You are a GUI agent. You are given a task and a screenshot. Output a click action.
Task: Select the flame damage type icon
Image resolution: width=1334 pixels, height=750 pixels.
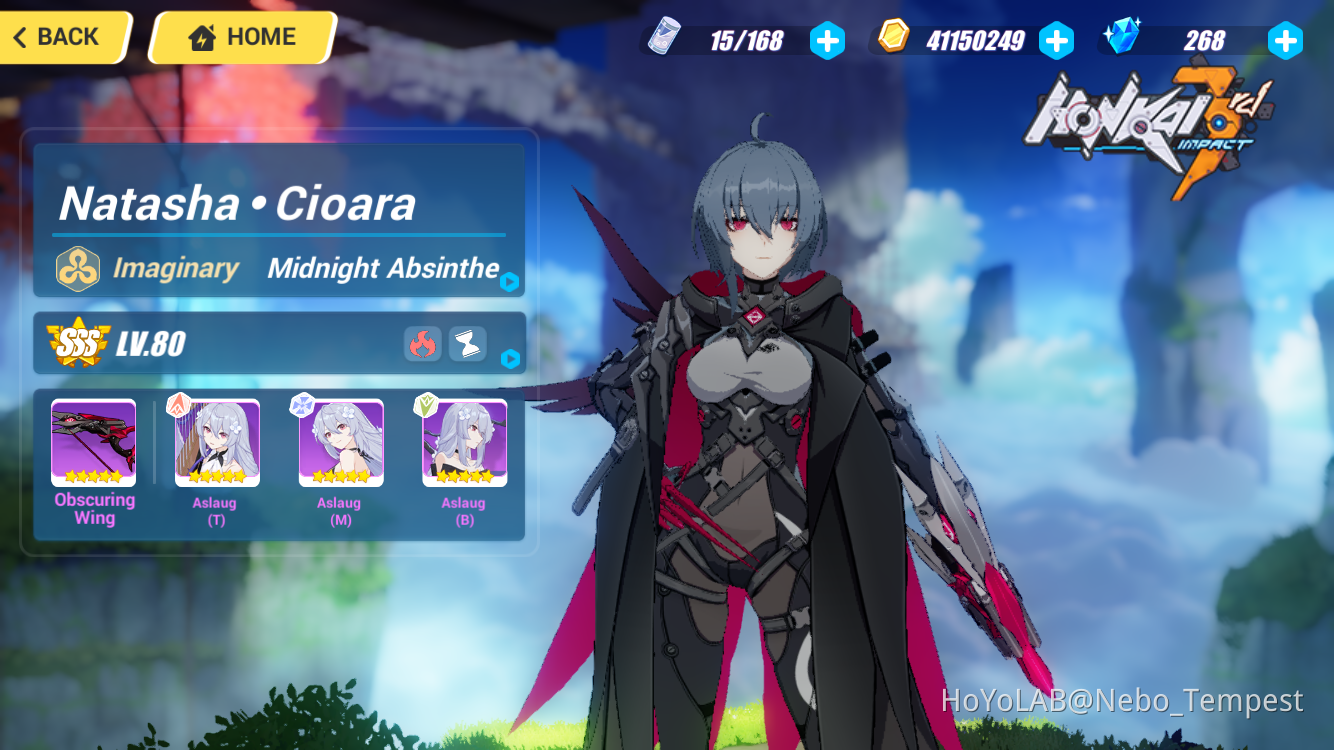tap(422, 344)
